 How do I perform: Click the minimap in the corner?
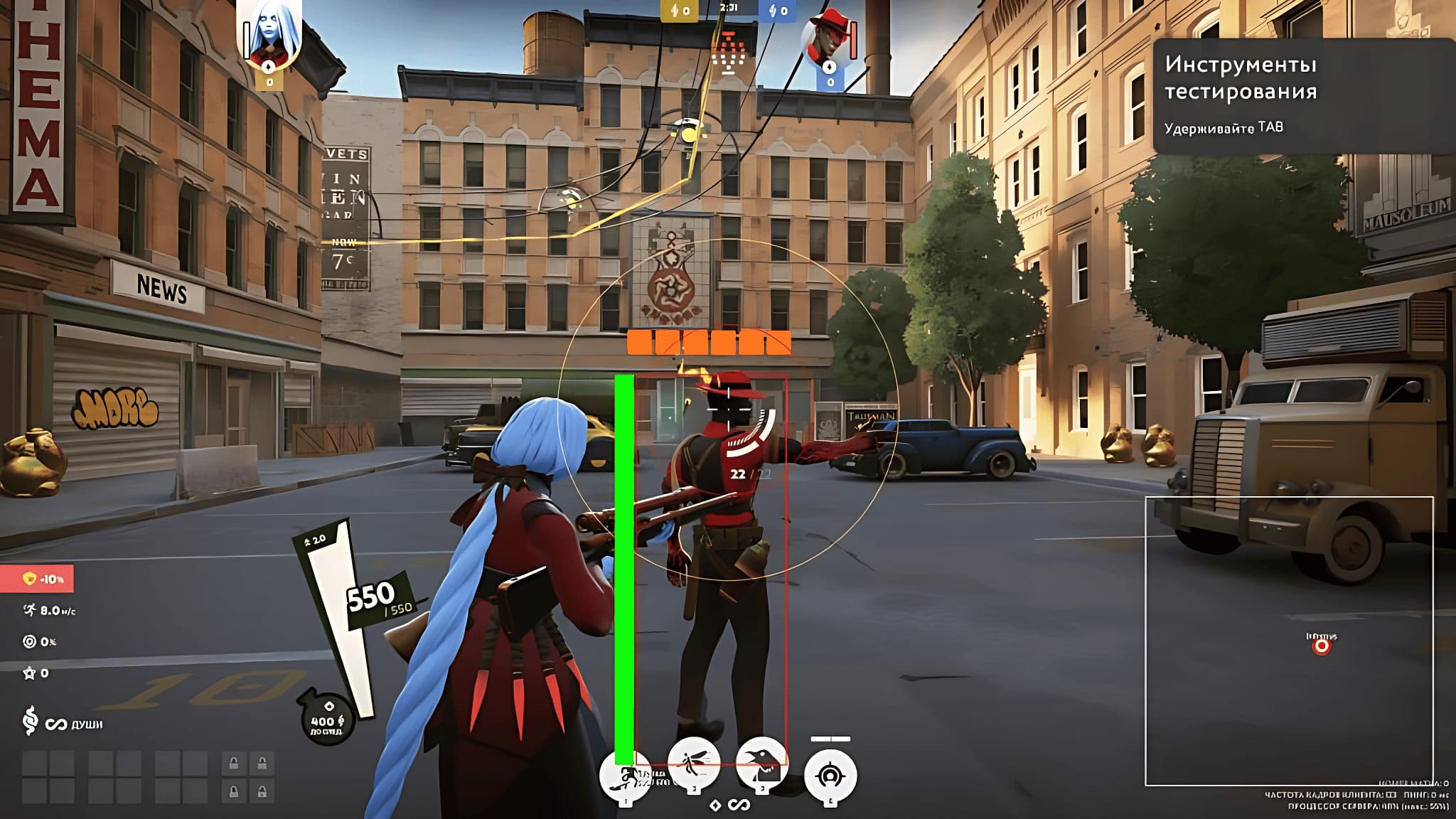pos(1288,640)
